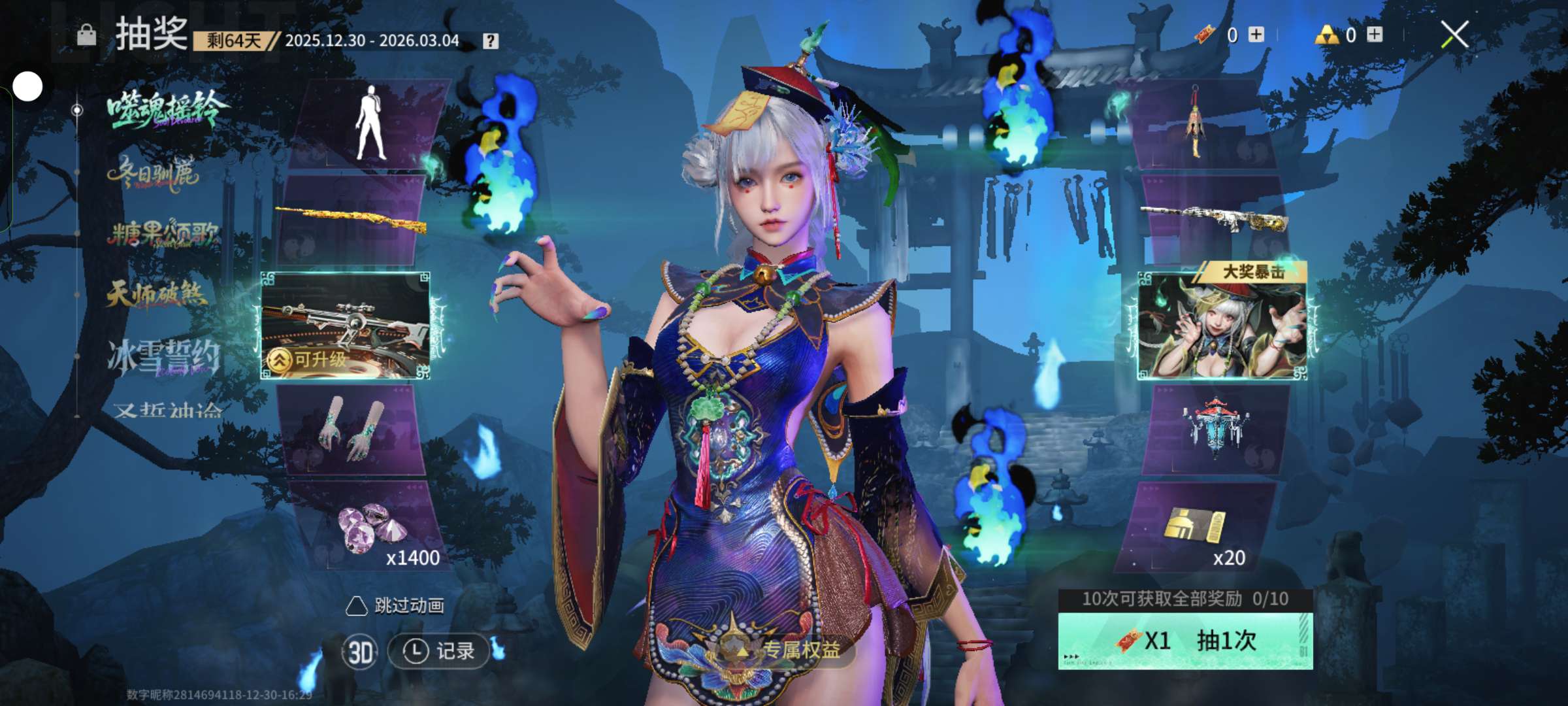Close the lottery screen with the X
The width and height of the screenshot is (1568, 706).
pyautogui.click(x=1454, y=35)
